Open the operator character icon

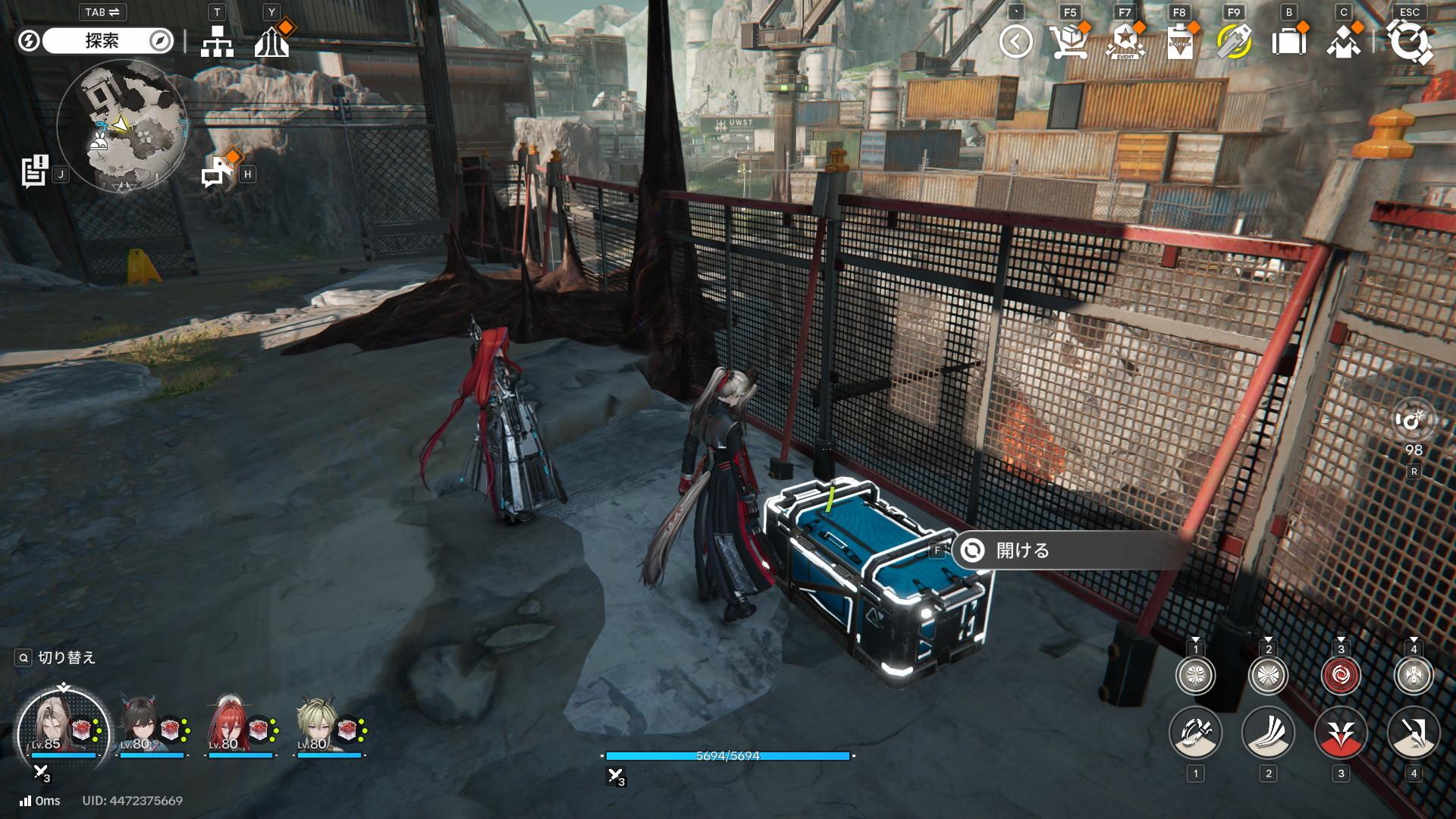1343,42
